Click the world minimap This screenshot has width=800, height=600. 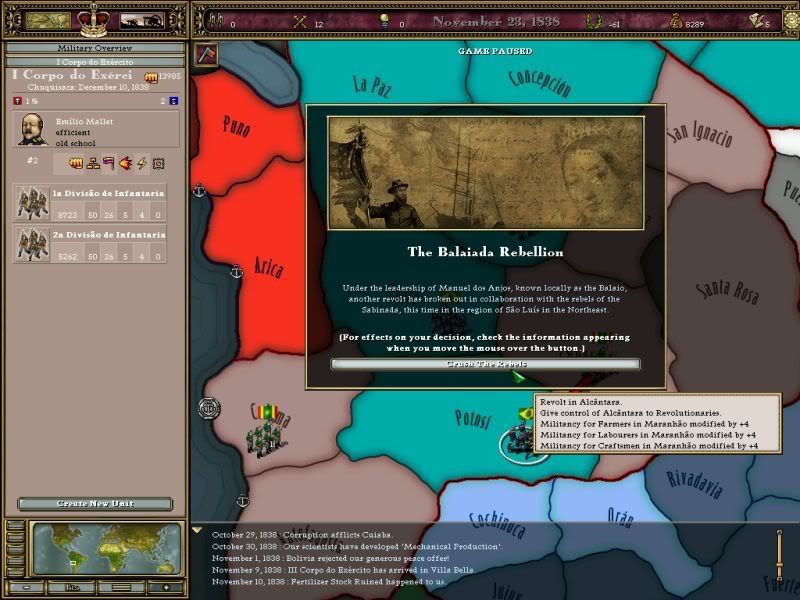[107, 549]
